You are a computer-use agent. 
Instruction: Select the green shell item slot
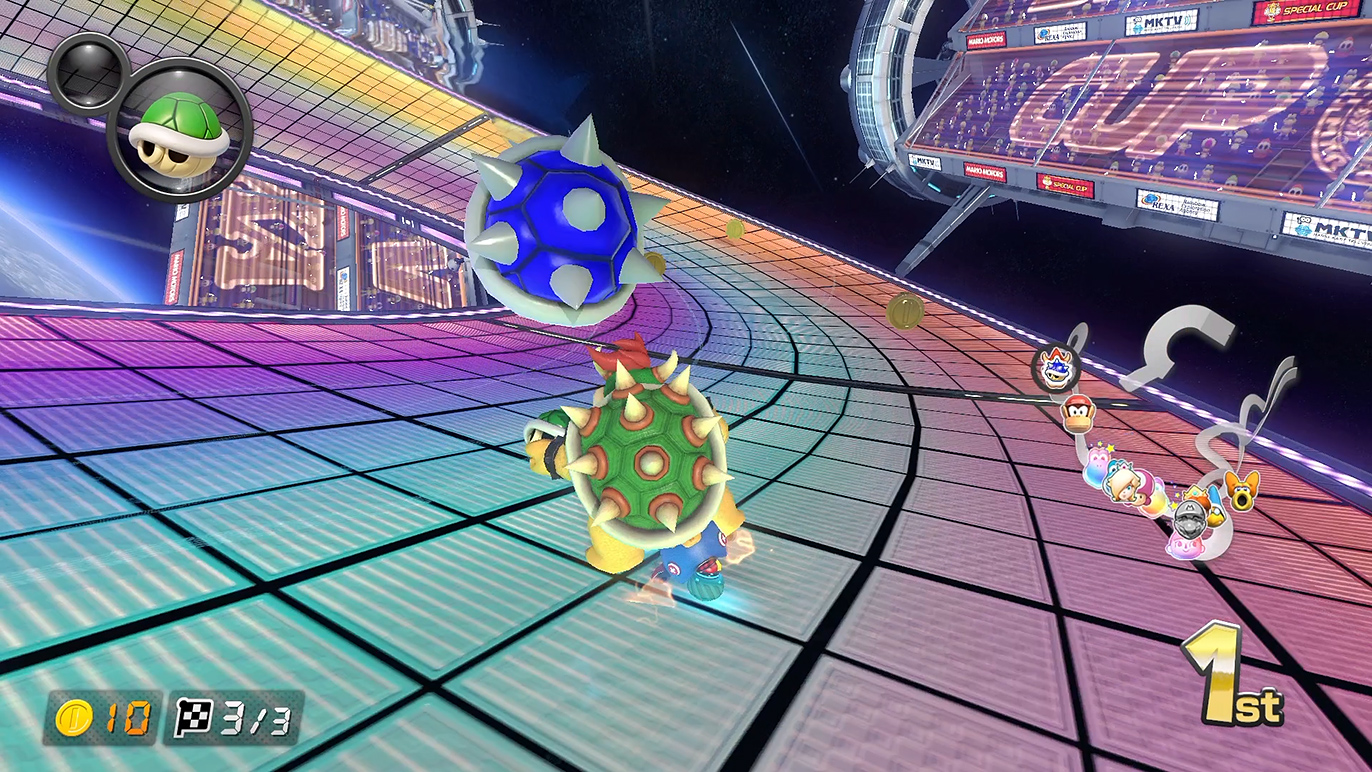pos(180,130)
